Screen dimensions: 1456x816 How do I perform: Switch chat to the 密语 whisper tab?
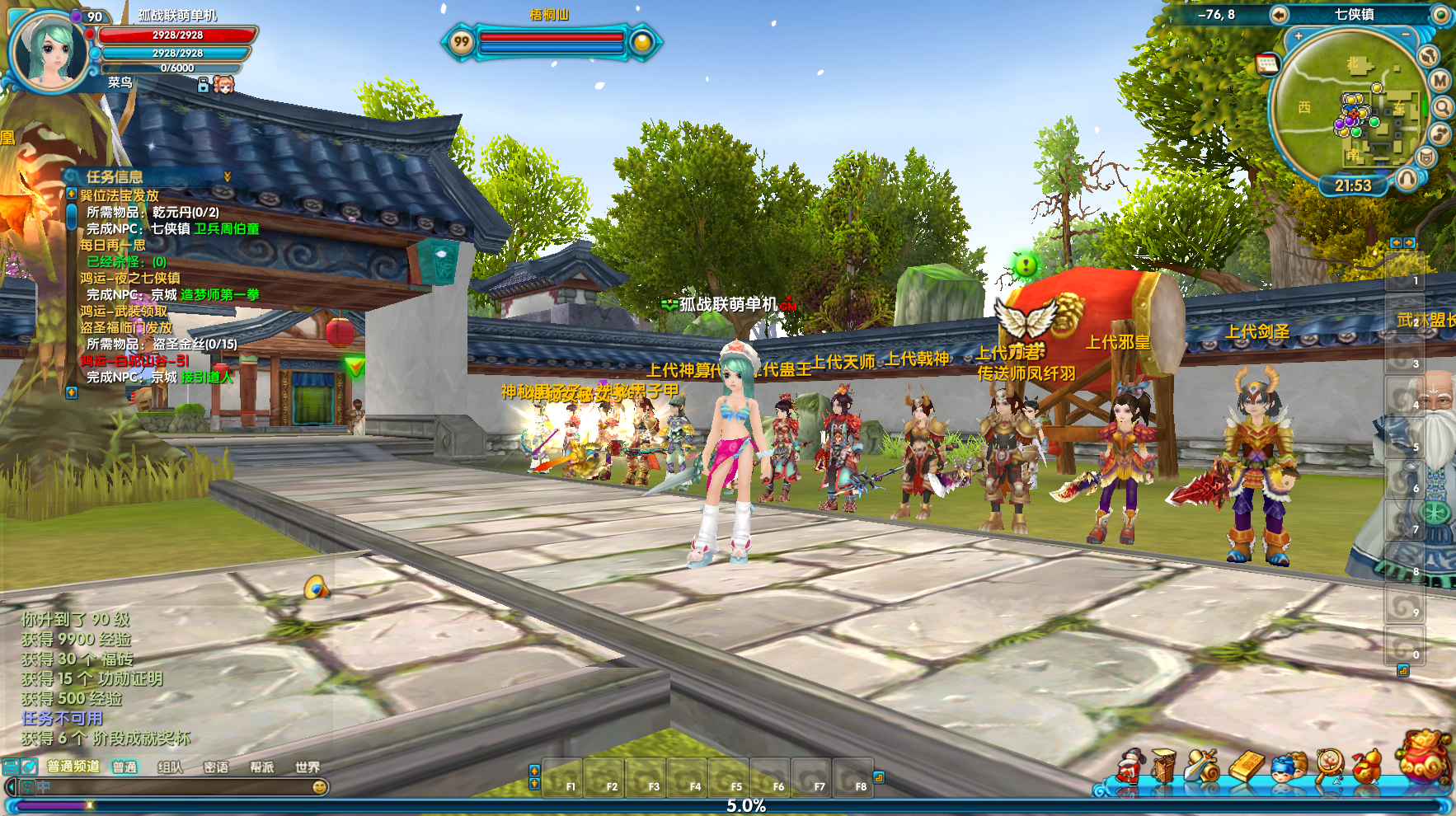point(216,767)
